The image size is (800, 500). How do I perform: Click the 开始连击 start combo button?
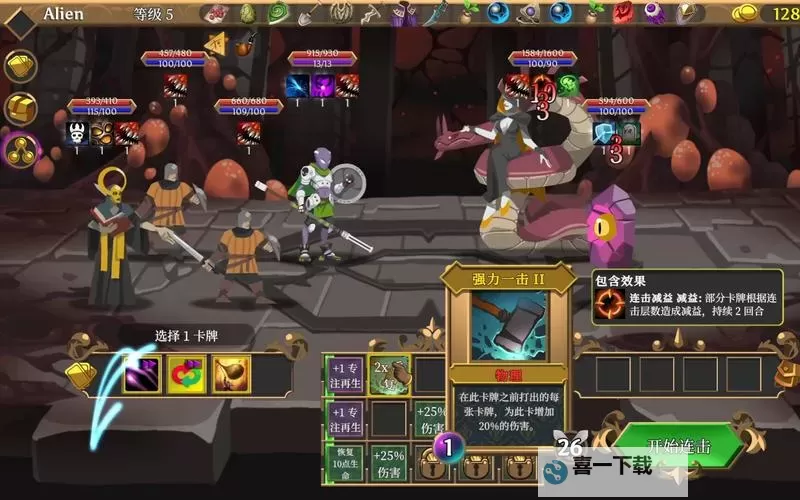(679, 447)
